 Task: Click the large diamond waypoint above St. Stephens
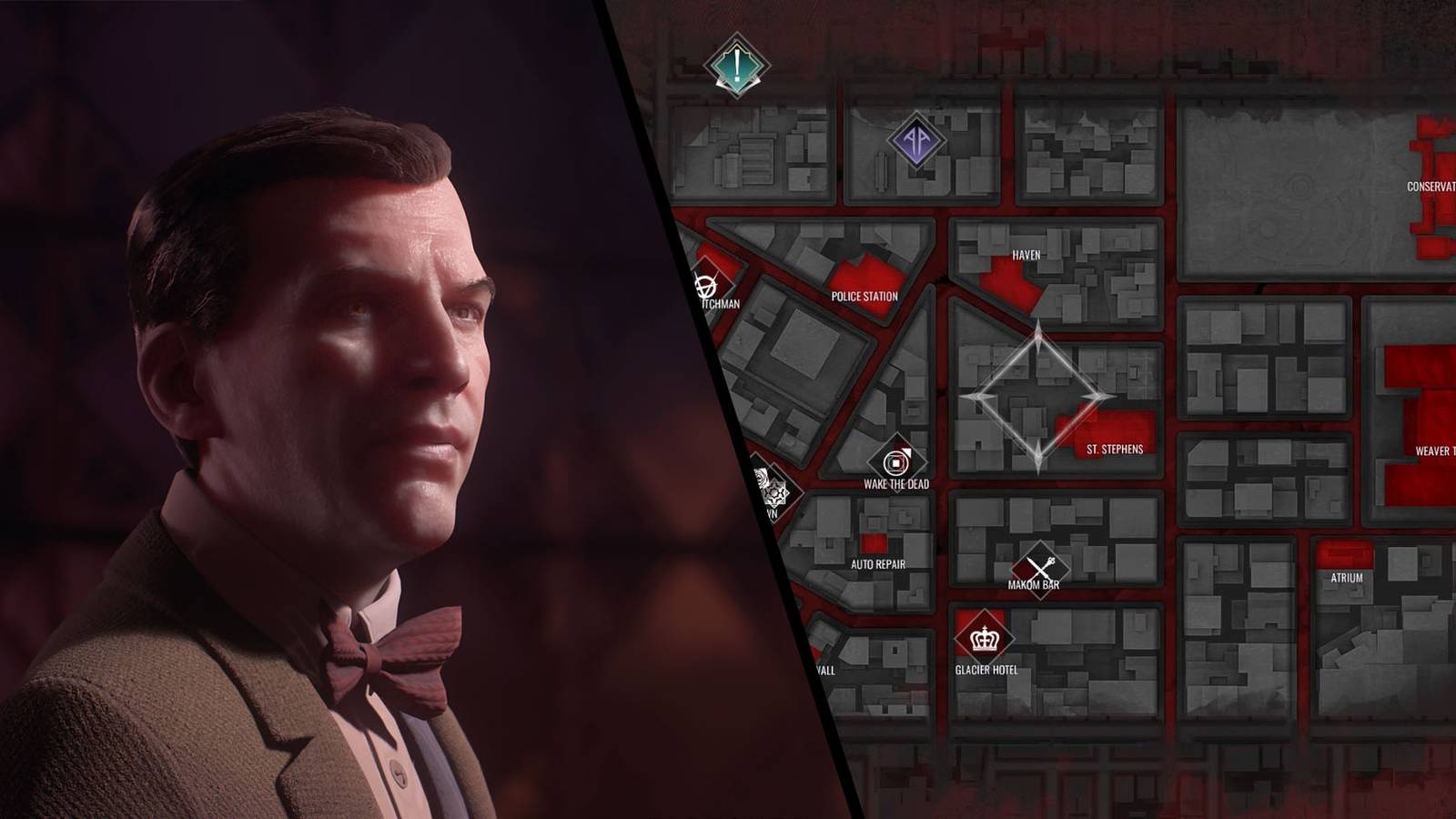[x=1040, y=396]
